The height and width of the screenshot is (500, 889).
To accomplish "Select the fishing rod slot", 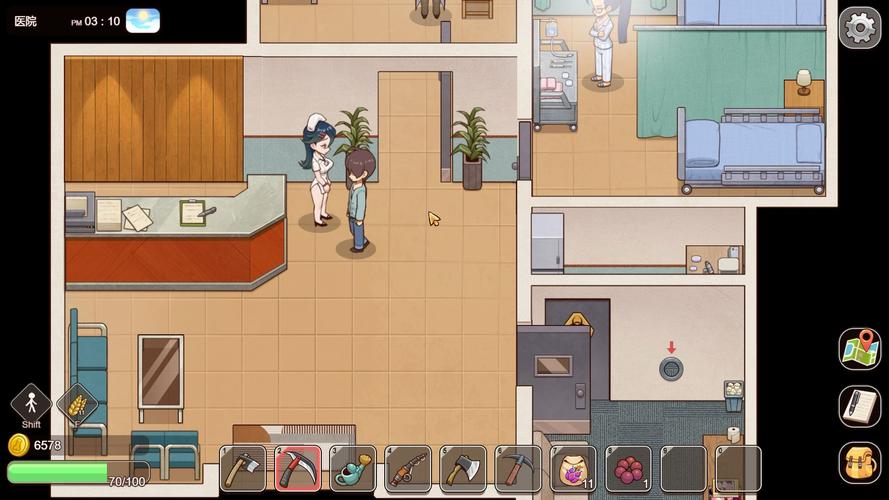I will [408, 468].
